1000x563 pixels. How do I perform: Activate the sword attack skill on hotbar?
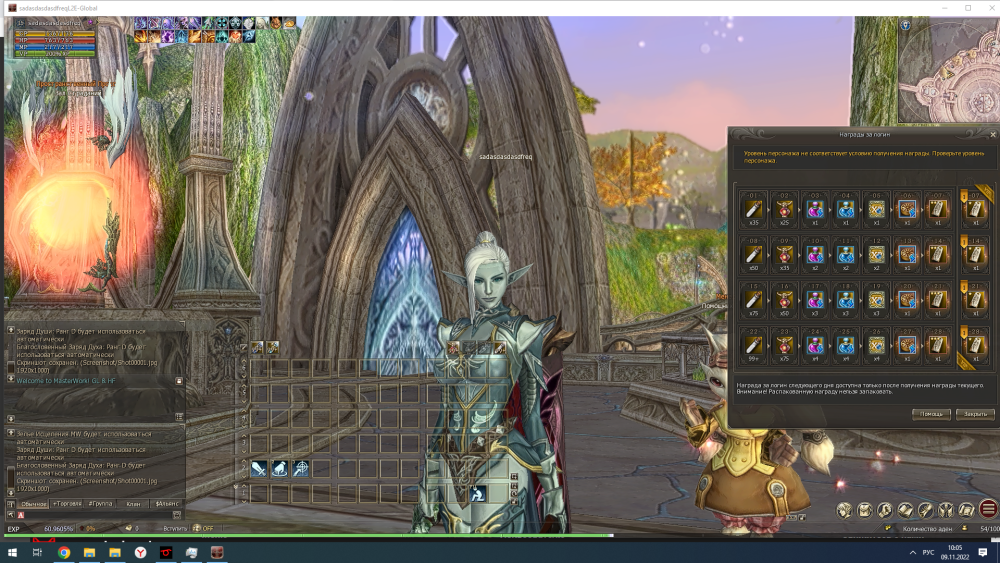pos(259,468)
